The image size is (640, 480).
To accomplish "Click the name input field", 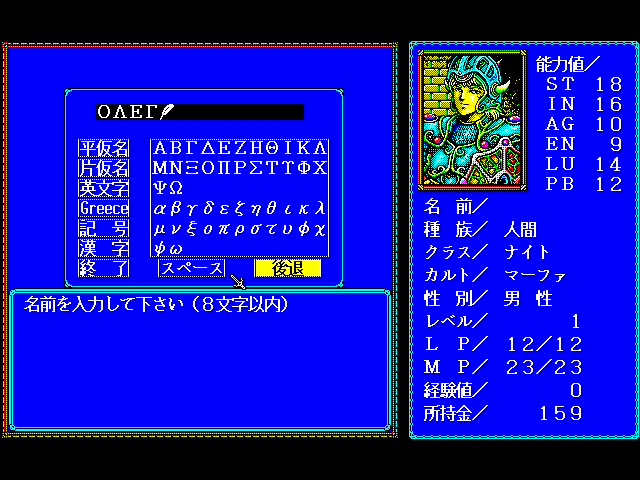I will coord(200,111).
